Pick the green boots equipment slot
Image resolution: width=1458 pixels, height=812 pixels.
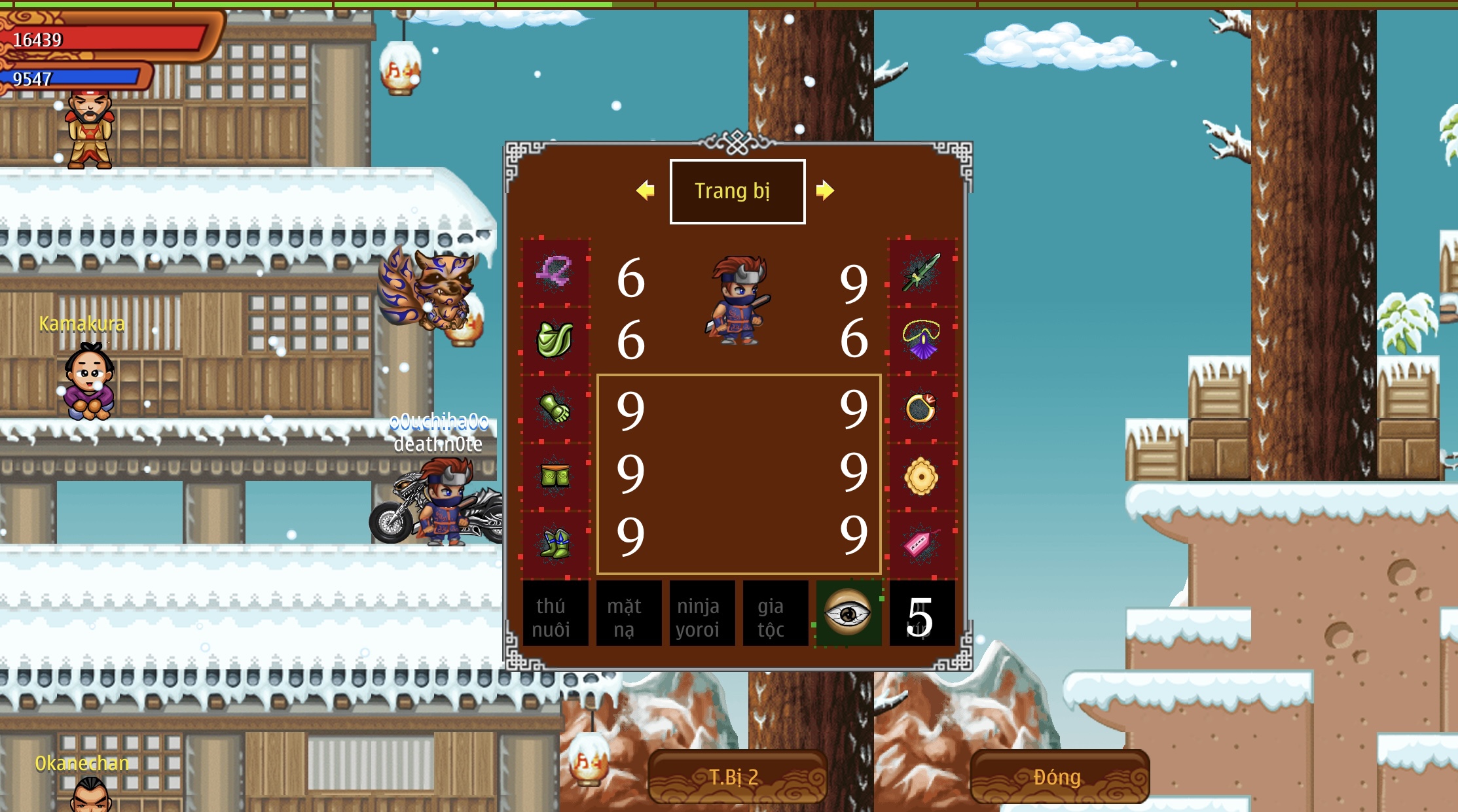click(x=555, y=544)
